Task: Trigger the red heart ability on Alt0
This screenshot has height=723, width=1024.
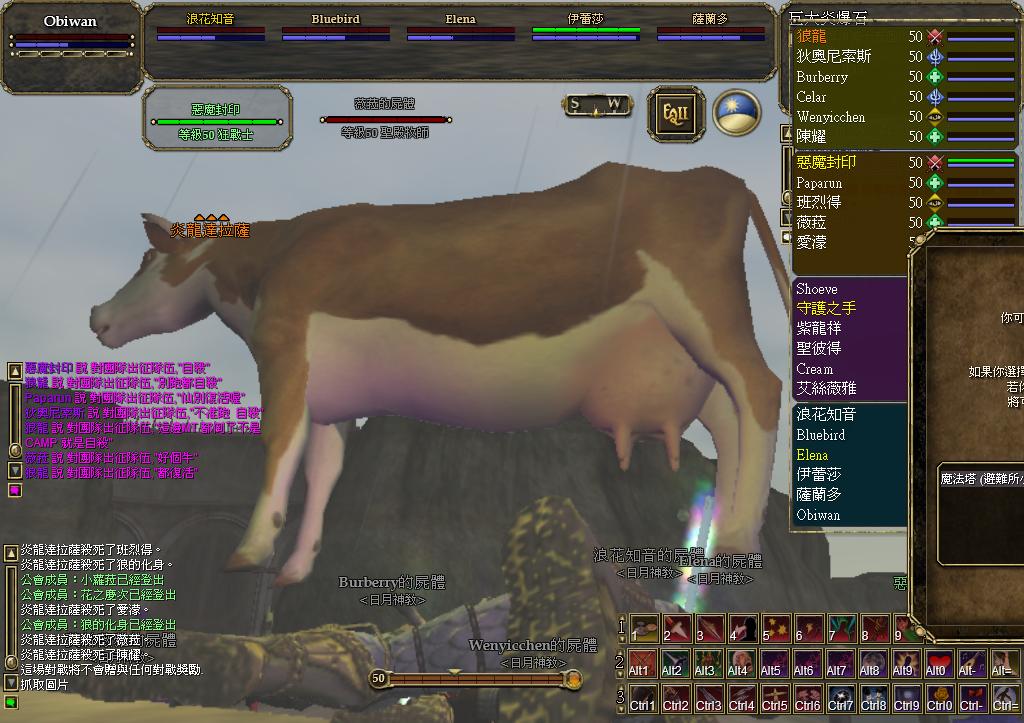Action: tap(939, 664)
